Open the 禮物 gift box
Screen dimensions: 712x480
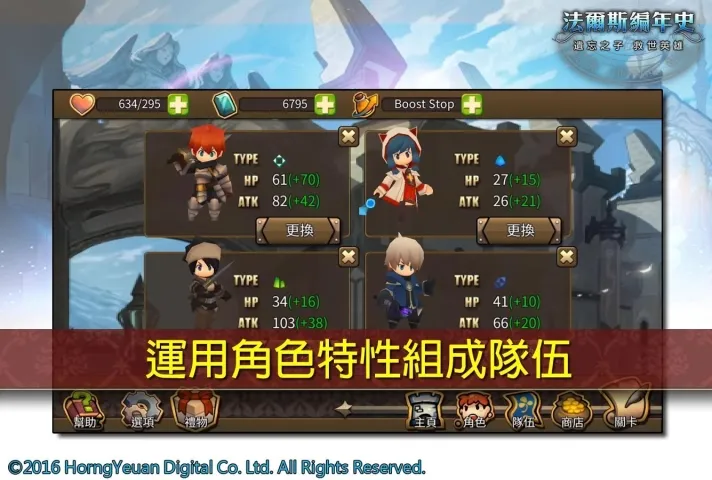[x=193, y=410]
